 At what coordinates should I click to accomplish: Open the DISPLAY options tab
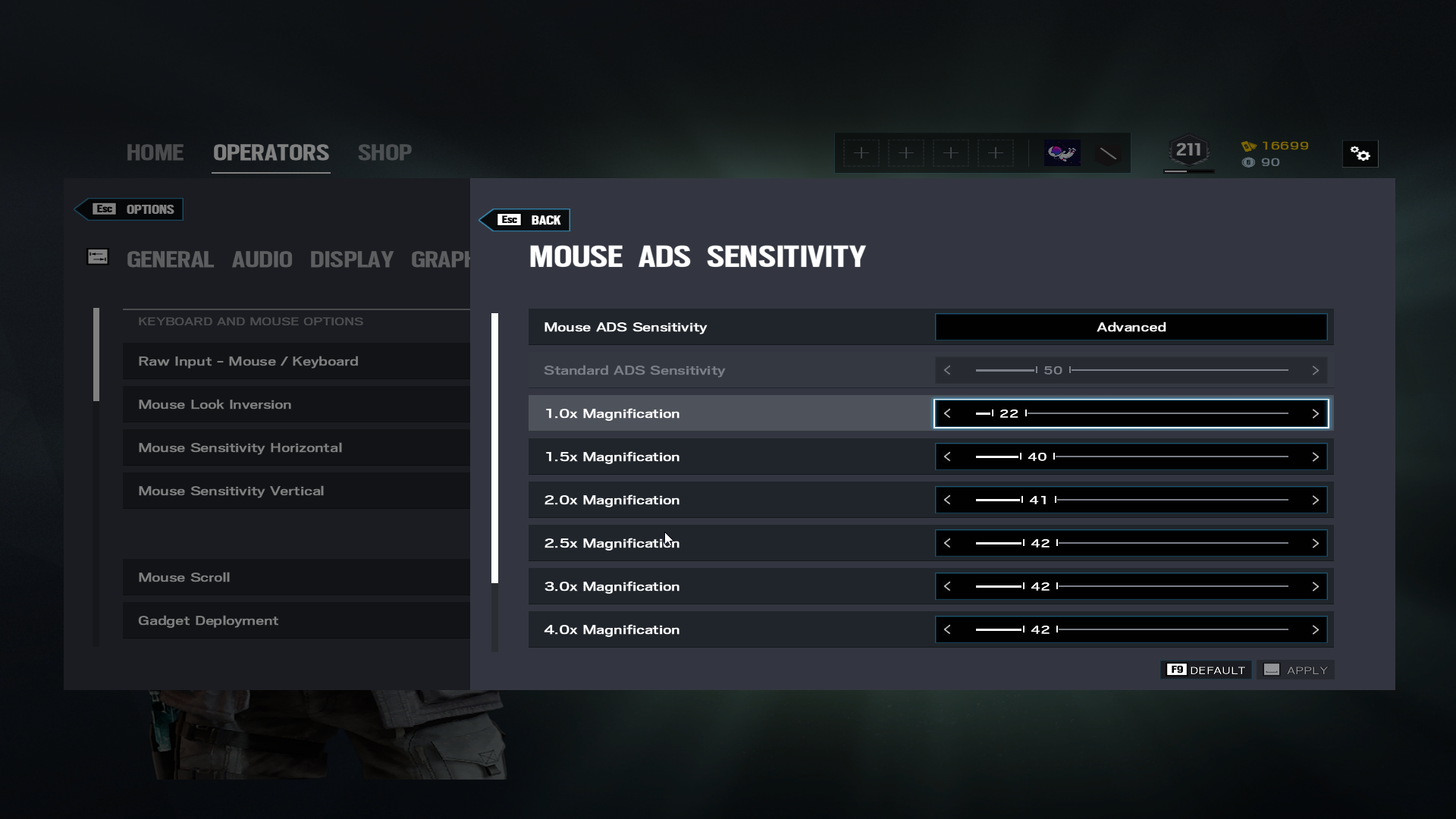351,259
